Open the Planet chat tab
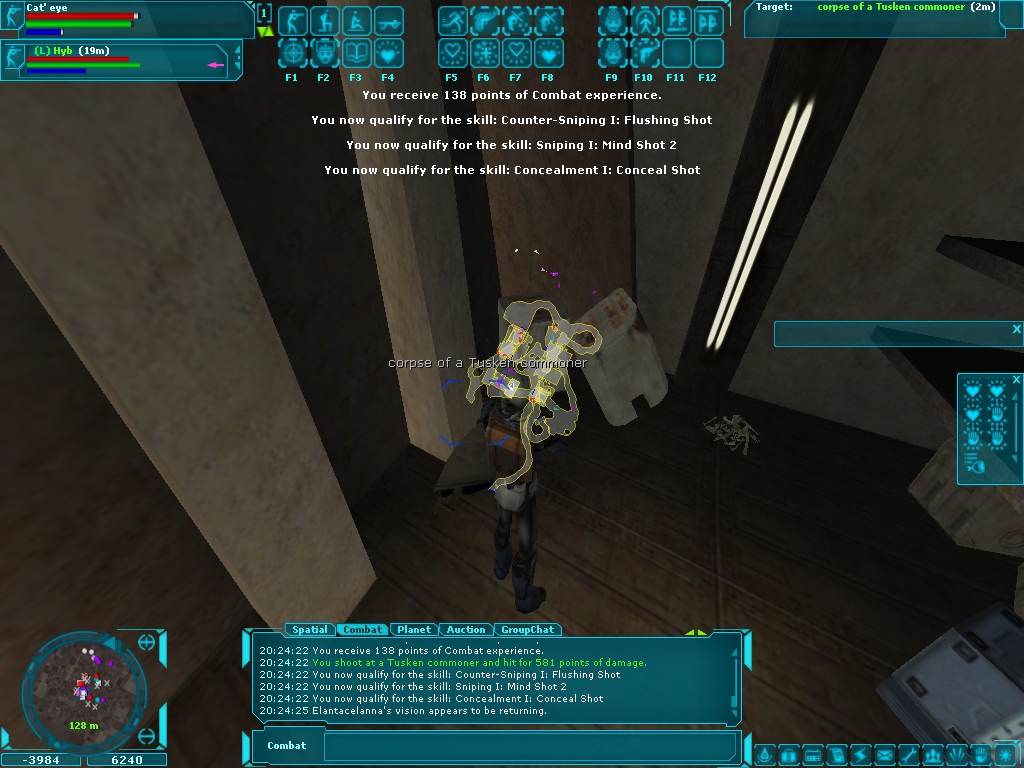Viewport: 1024px width, 768px height. (414, 630)
